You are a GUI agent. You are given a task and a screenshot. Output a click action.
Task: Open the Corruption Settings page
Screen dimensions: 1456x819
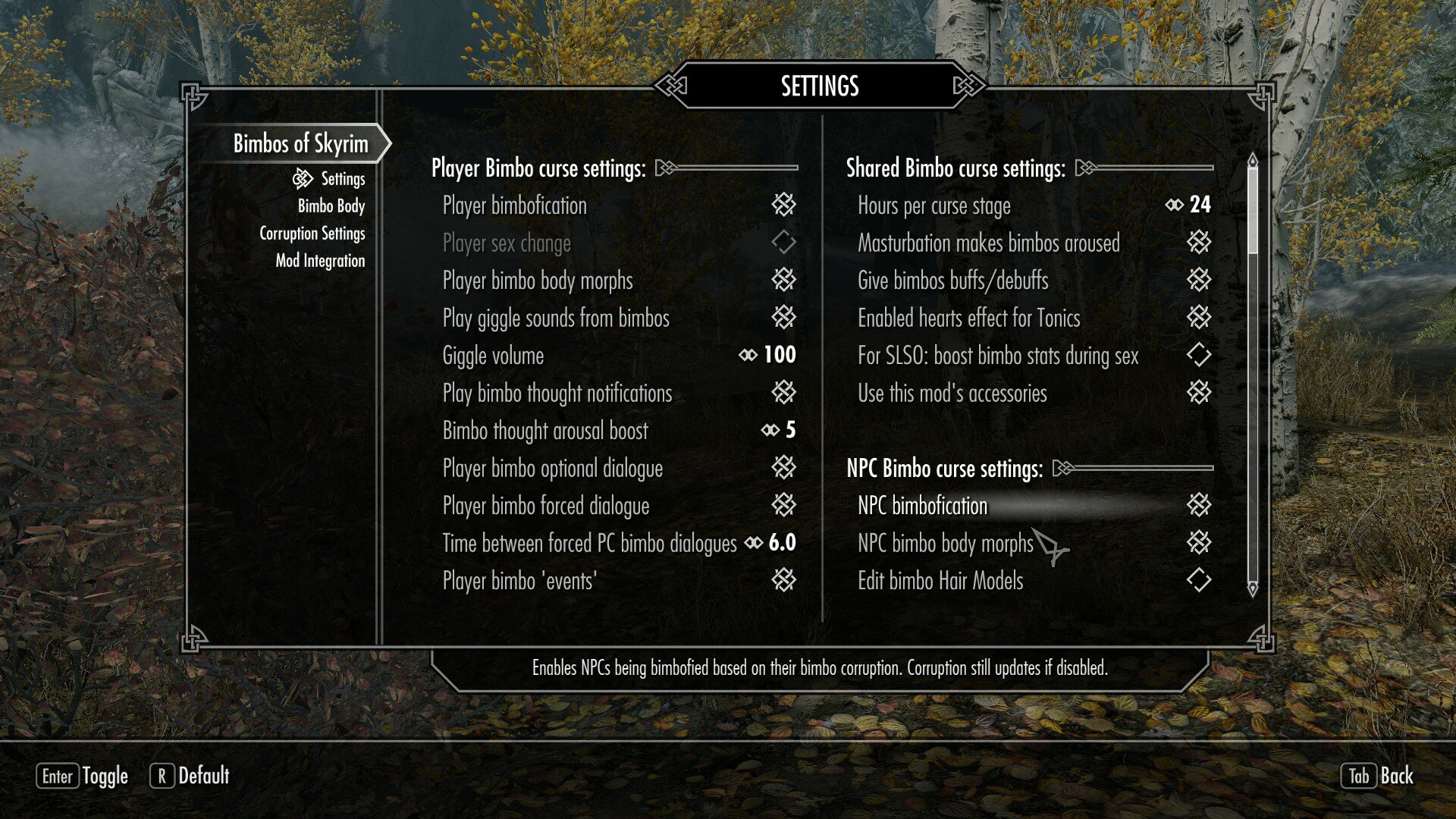click(314, 234)
